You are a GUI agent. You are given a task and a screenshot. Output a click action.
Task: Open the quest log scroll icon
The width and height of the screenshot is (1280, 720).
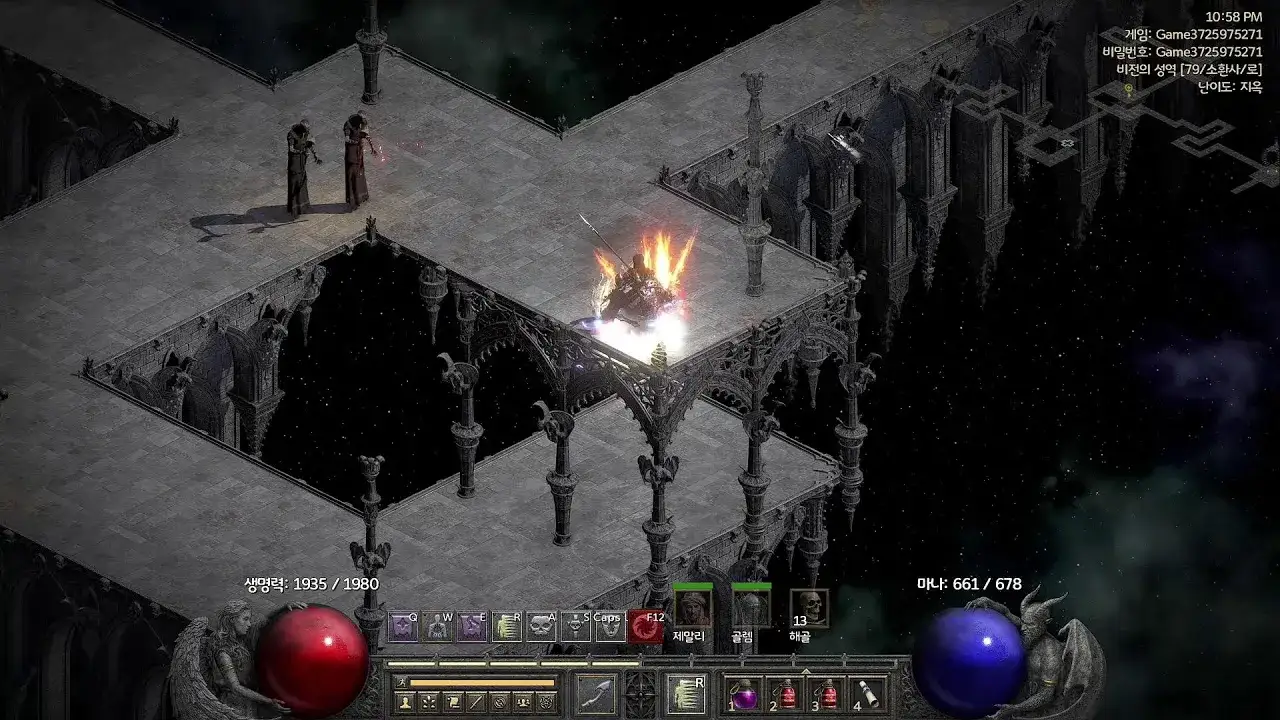pos(452,701)
